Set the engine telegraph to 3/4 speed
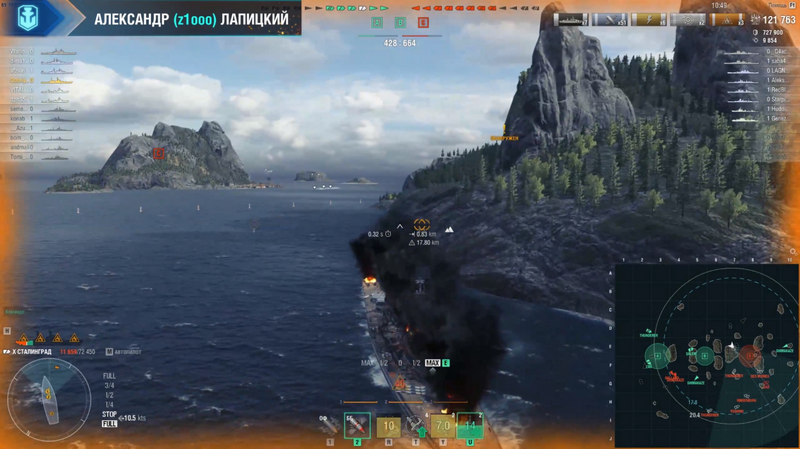Screen dimensions: 800x449 [109, 385]
